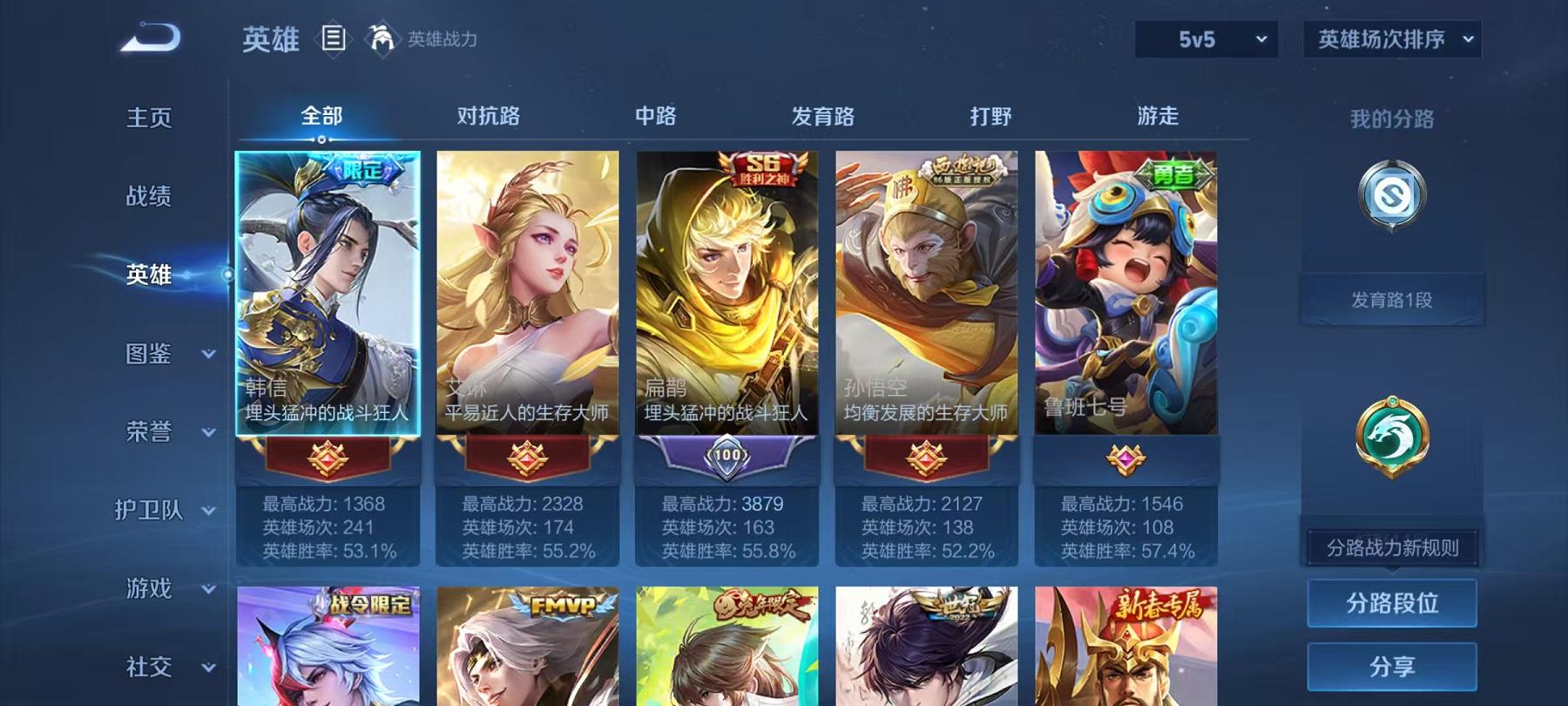
Task: Switch to the 对抗路 tab
Action: pyautogui.click(x=486, y=116)
